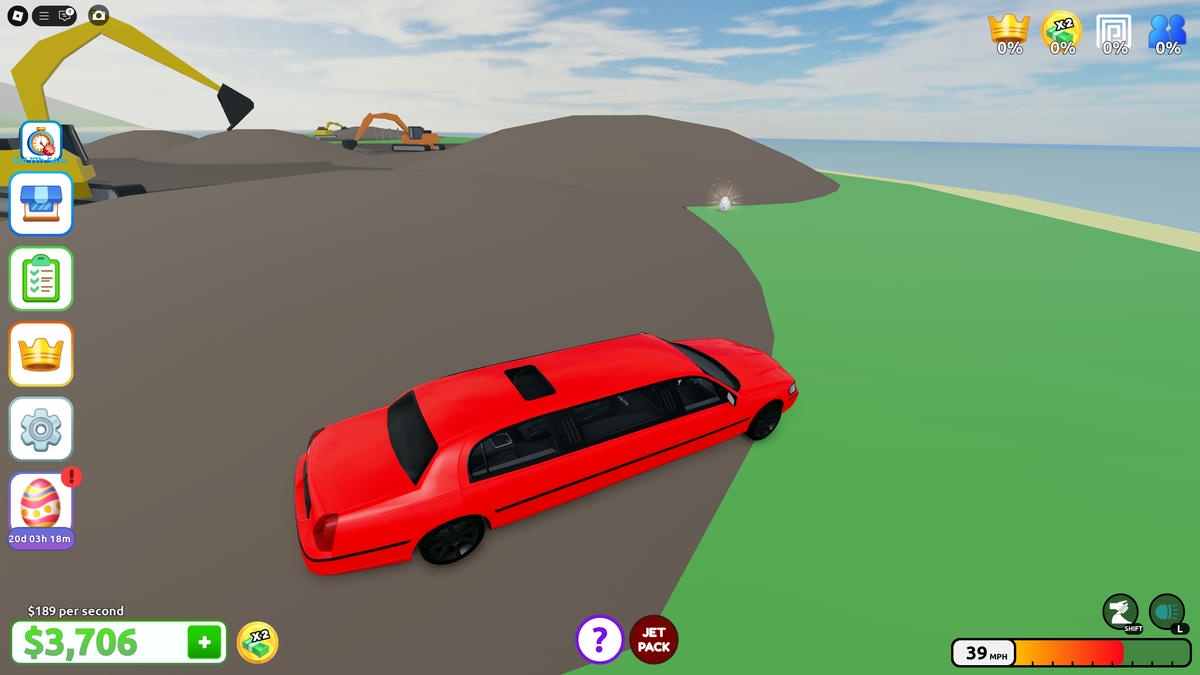The height and width of the screenshot is (675, 1200).
Task: Open the gold crown VIP menu
Action: 41,353
